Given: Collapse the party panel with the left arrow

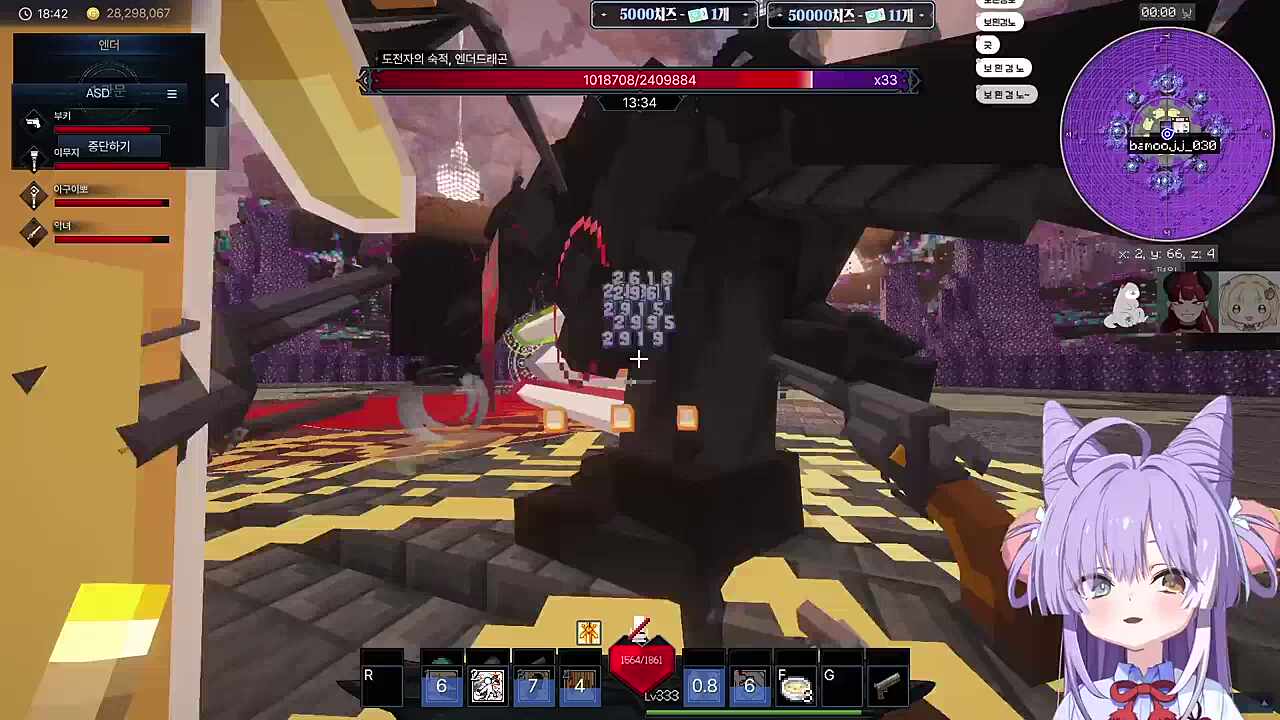Looking at the screenshot, I should point(214,100).
